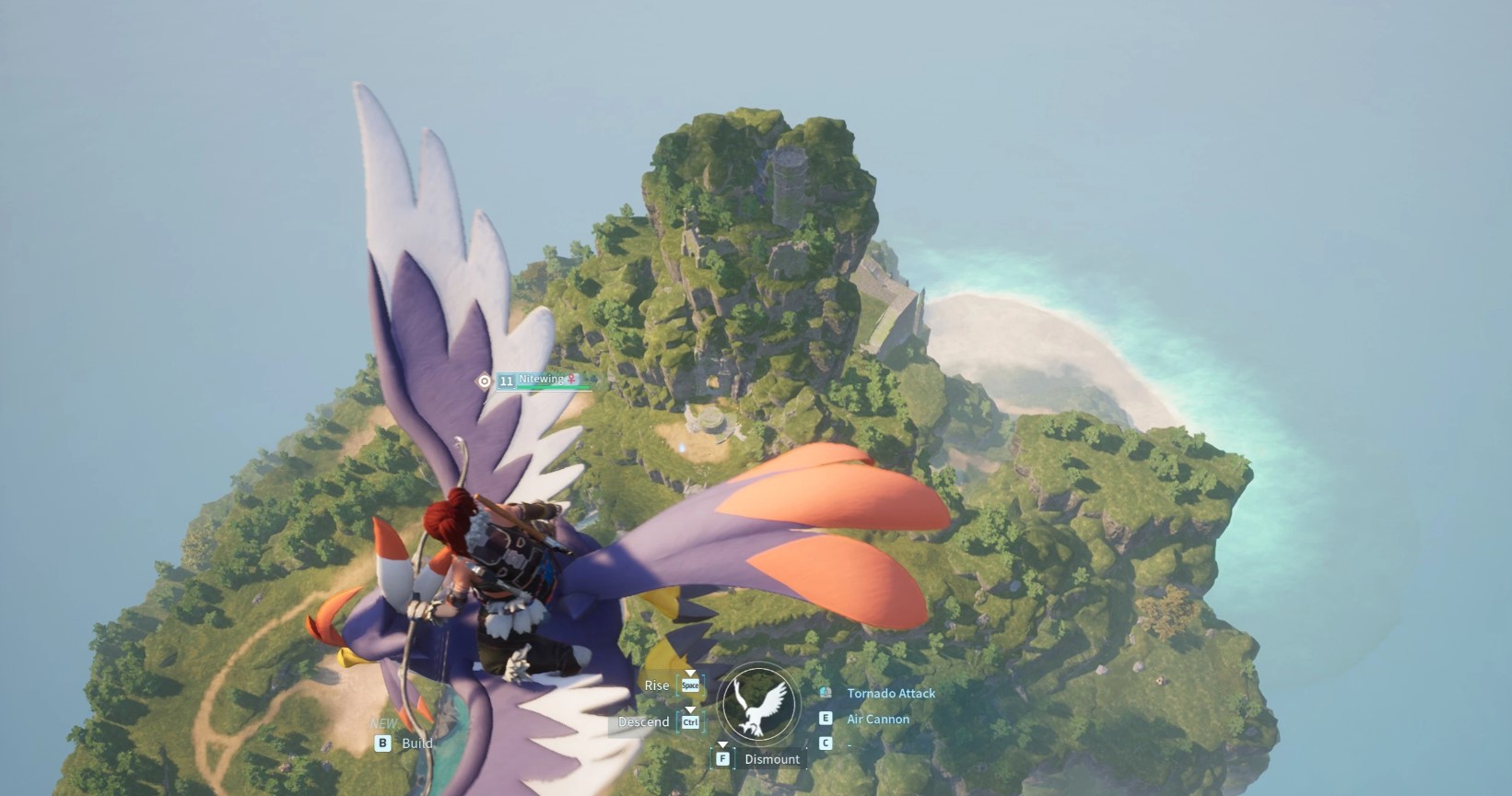Image resolution: width=1512 pixels, height=796 pixels.
Task: Click the Nitewing mount emblem circle
Action: click(758, 705)
